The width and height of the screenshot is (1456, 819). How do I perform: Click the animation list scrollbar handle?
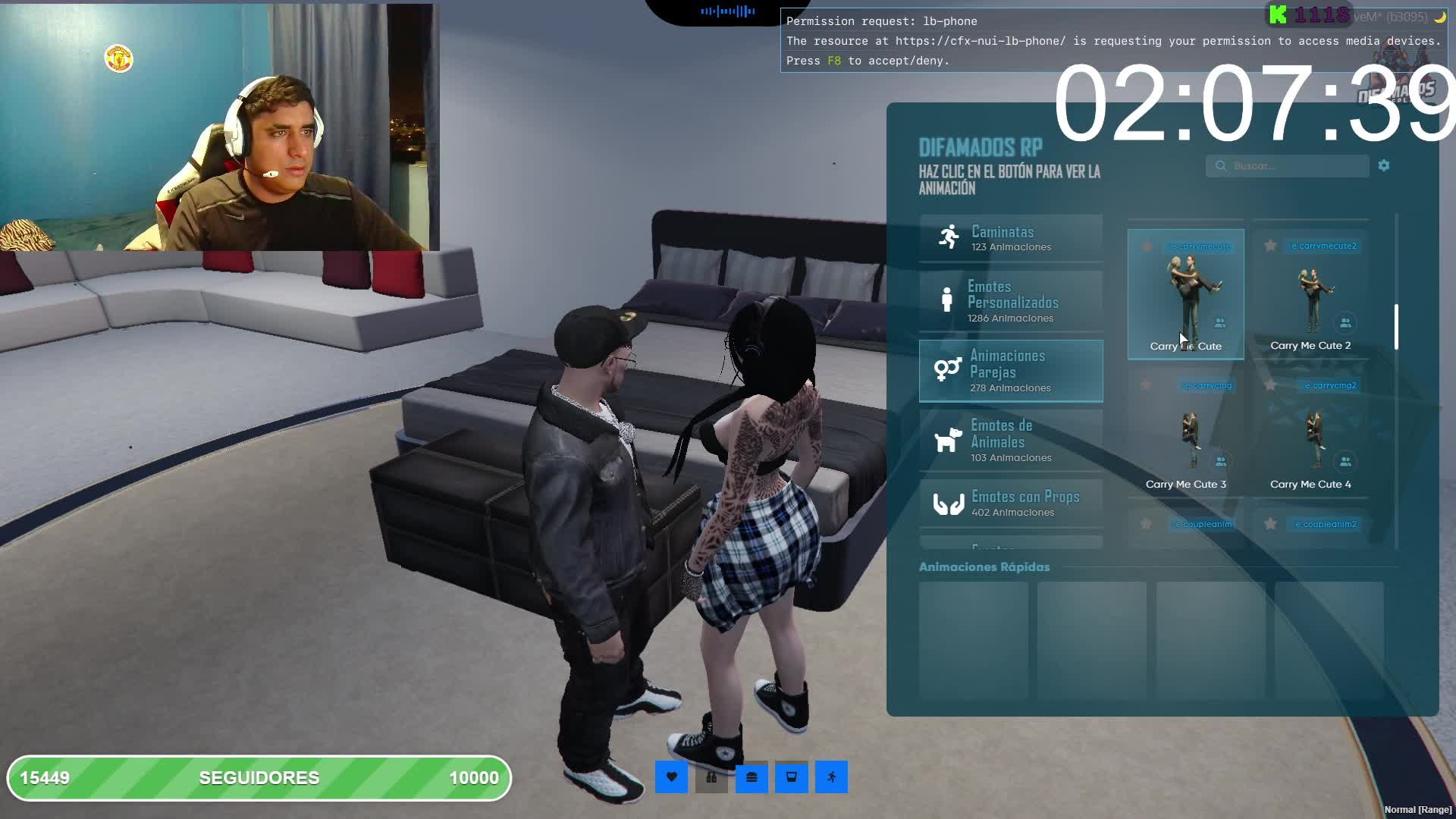pos(1396,328)
